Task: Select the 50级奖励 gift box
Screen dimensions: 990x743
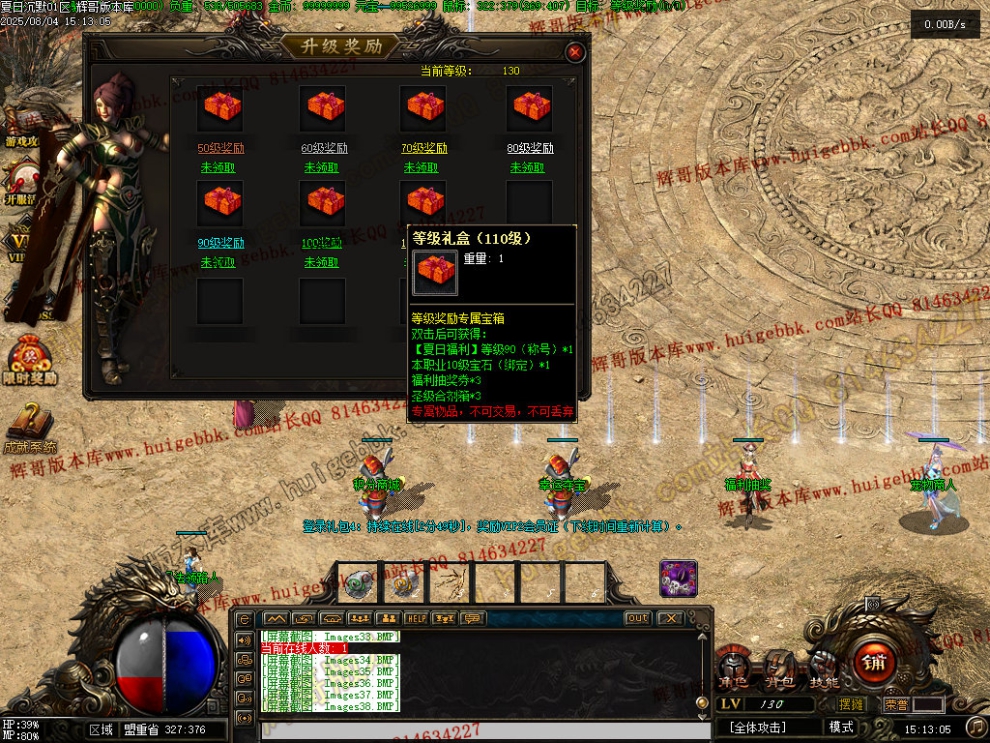Action: pos(220,108)
